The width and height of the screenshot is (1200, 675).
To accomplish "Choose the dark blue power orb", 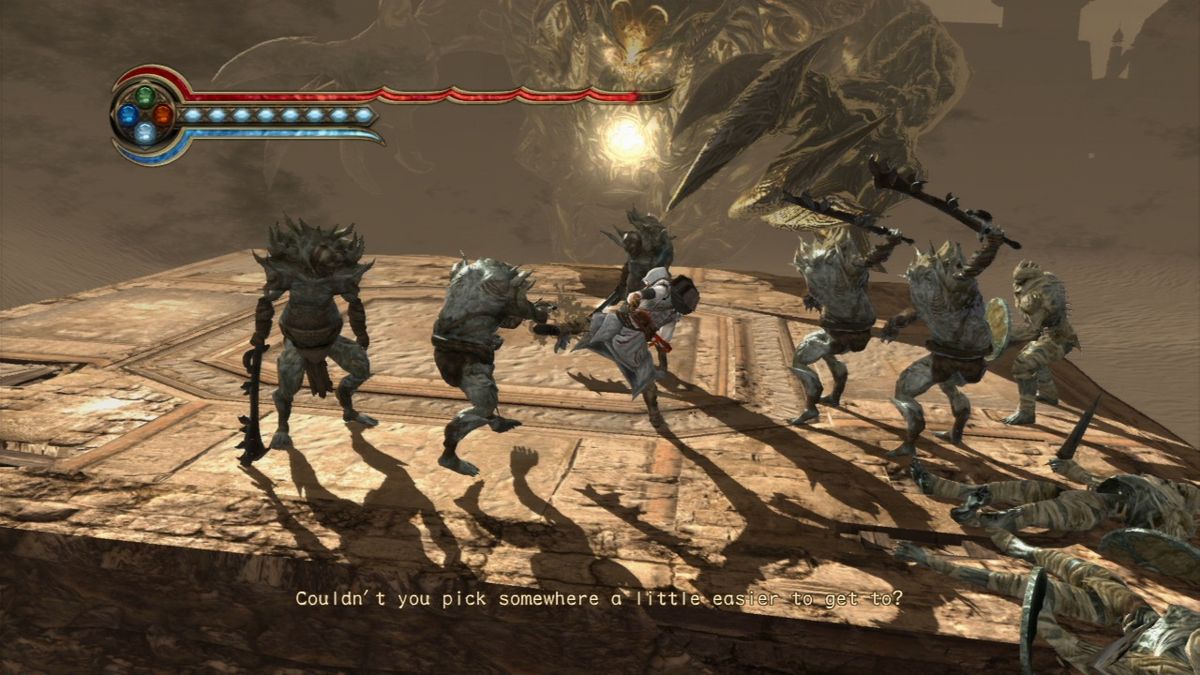I will coord(128,115).
